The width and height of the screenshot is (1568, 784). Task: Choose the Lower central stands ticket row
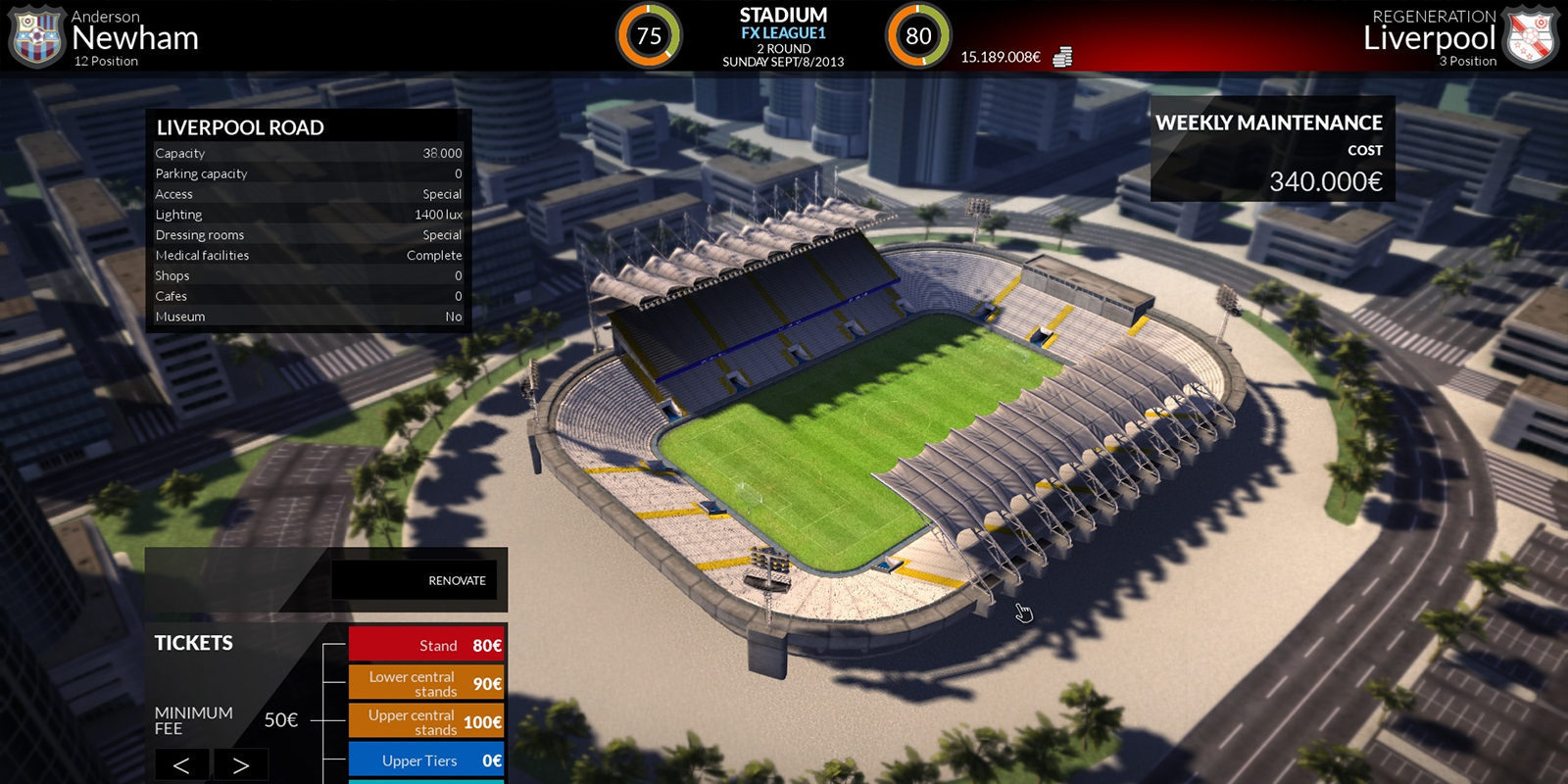point(426,683)
